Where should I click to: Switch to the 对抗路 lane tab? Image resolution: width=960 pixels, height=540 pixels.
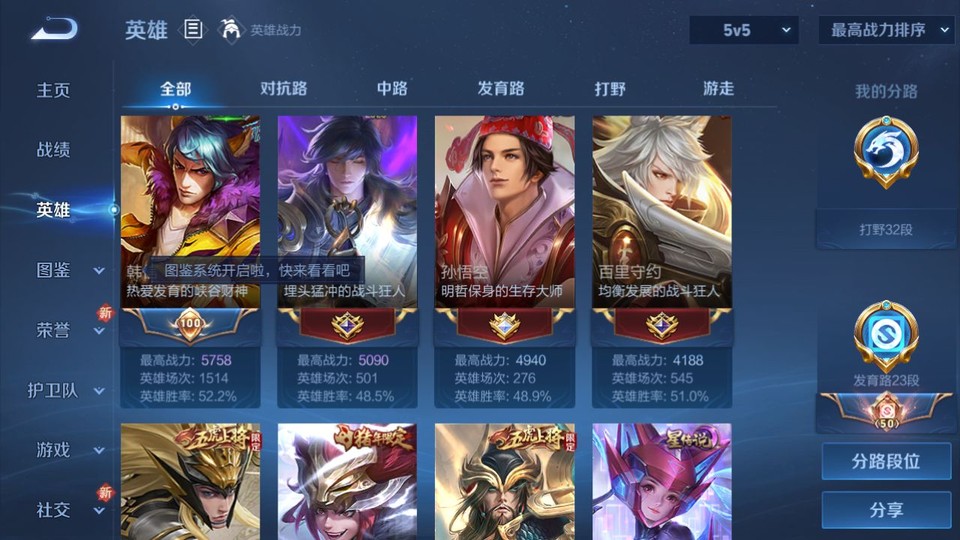(283, 89)
